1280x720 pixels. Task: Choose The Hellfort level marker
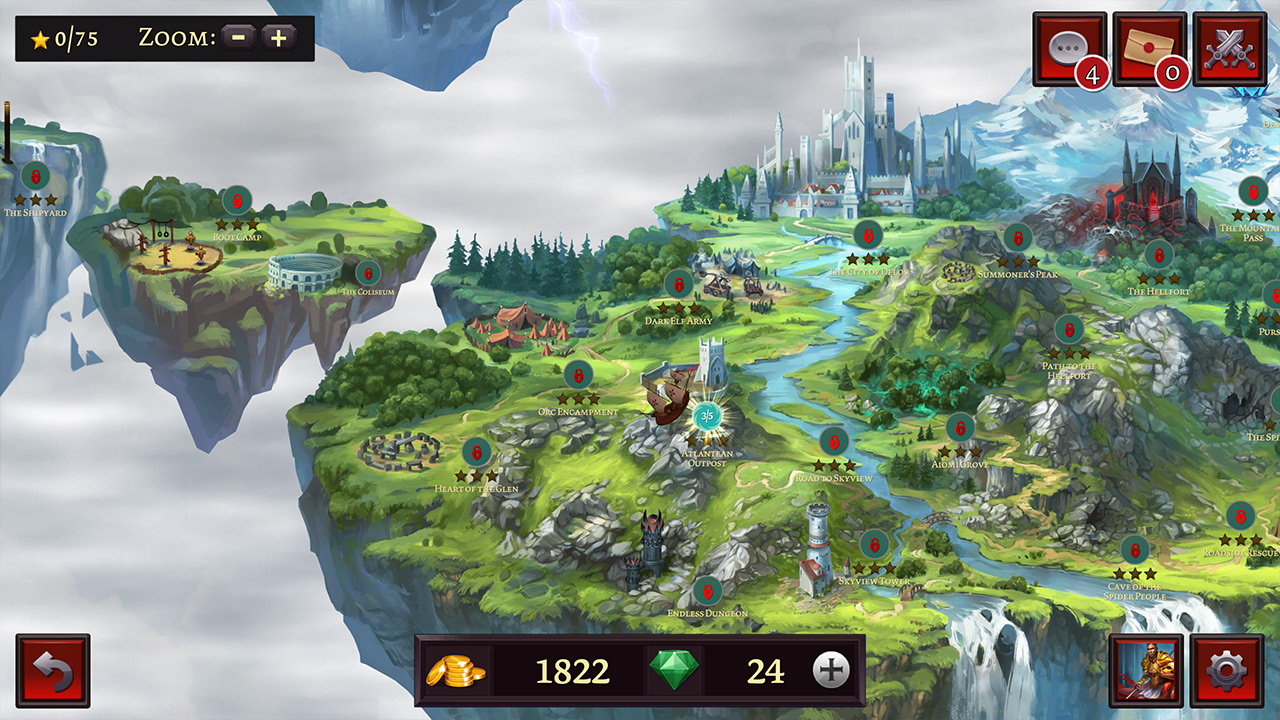click(1159, 255)
